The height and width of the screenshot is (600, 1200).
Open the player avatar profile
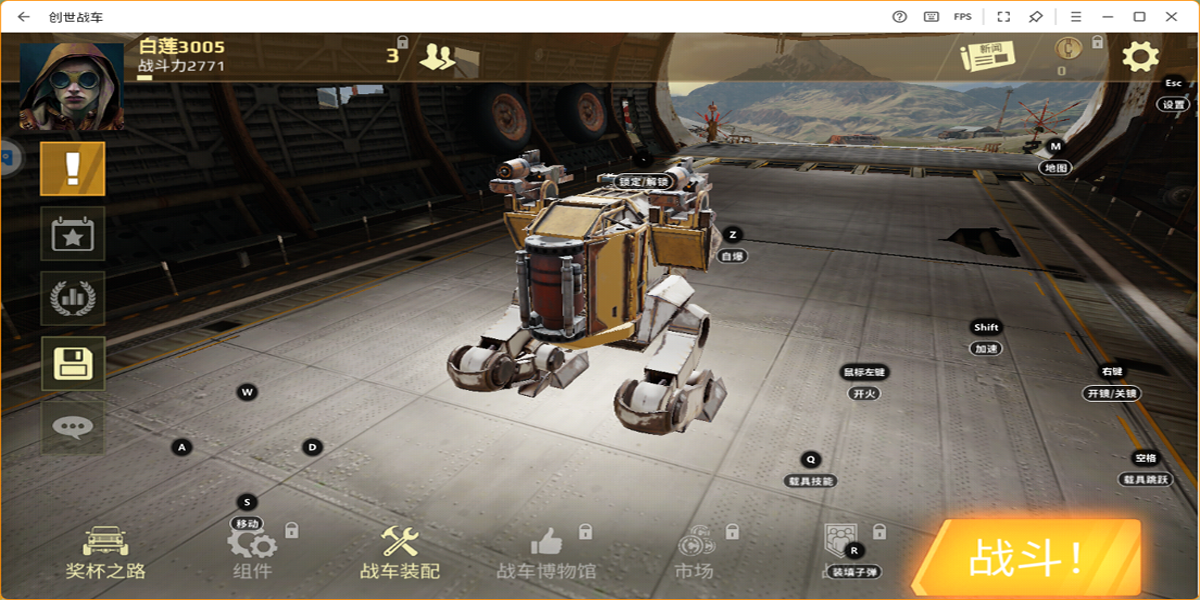(x=72, y=86)
